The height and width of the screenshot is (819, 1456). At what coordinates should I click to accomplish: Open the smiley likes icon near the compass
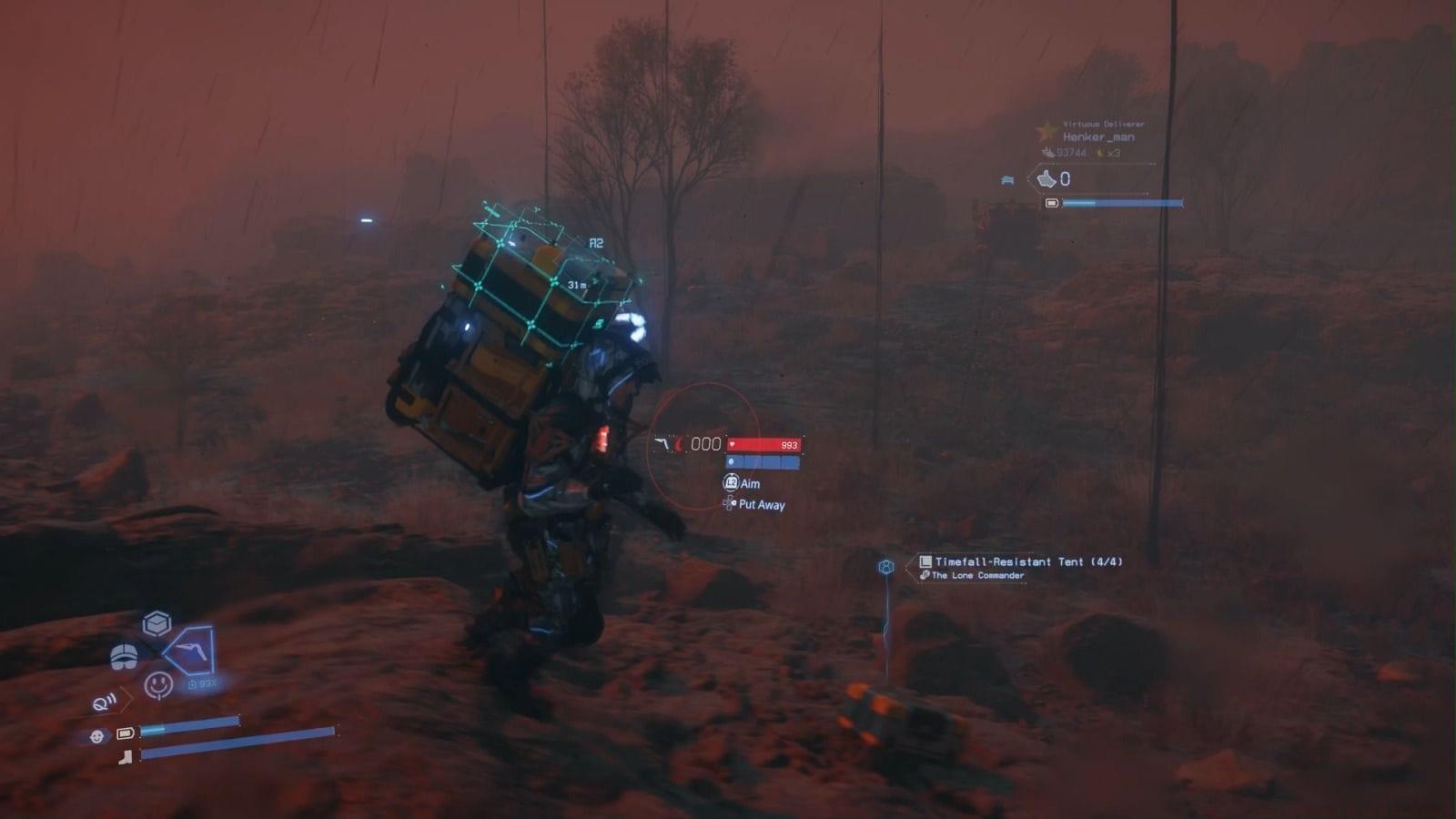coord(158,685)
